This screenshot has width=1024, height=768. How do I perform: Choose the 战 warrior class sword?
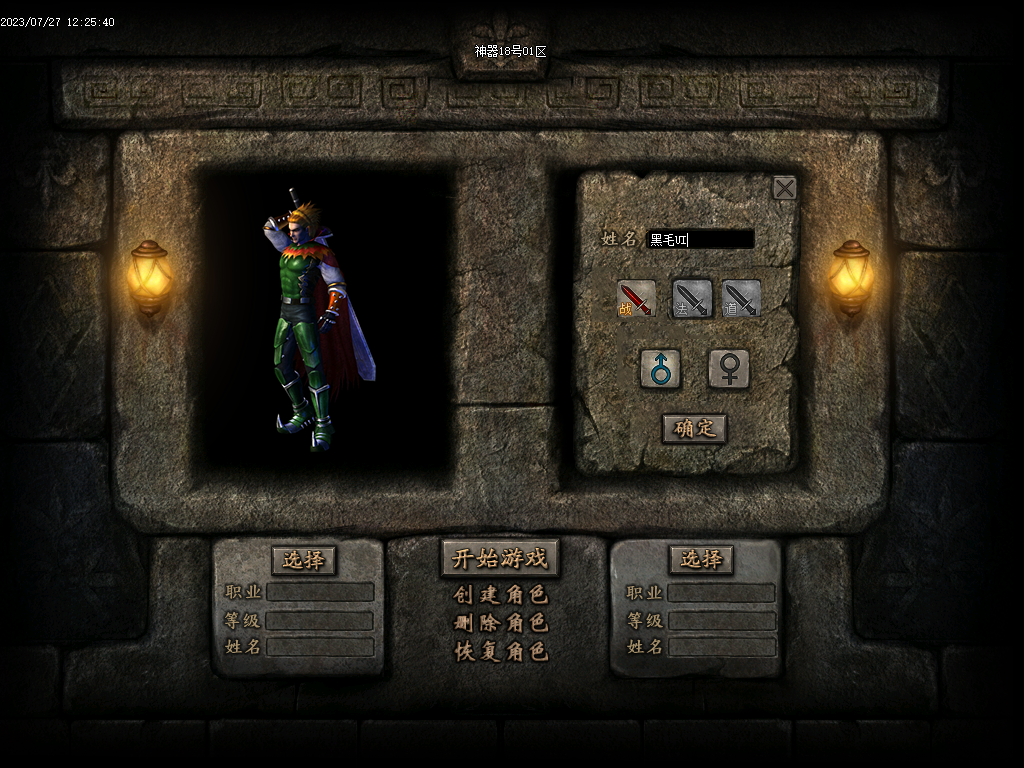pyautogui.click(x=637, y=299)
